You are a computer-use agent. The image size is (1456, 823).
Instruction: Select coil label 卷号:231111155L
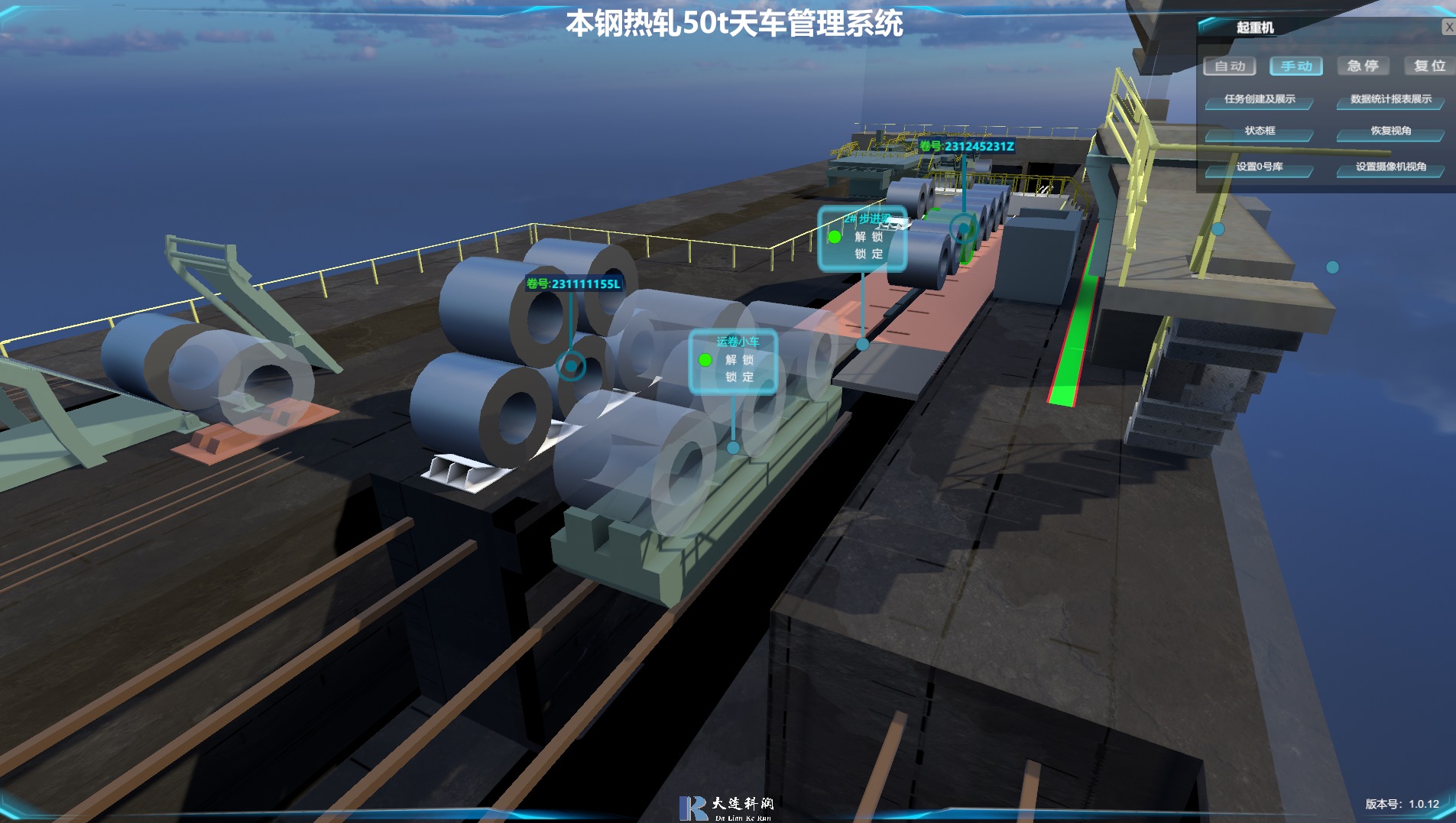[x=573, y=284]
